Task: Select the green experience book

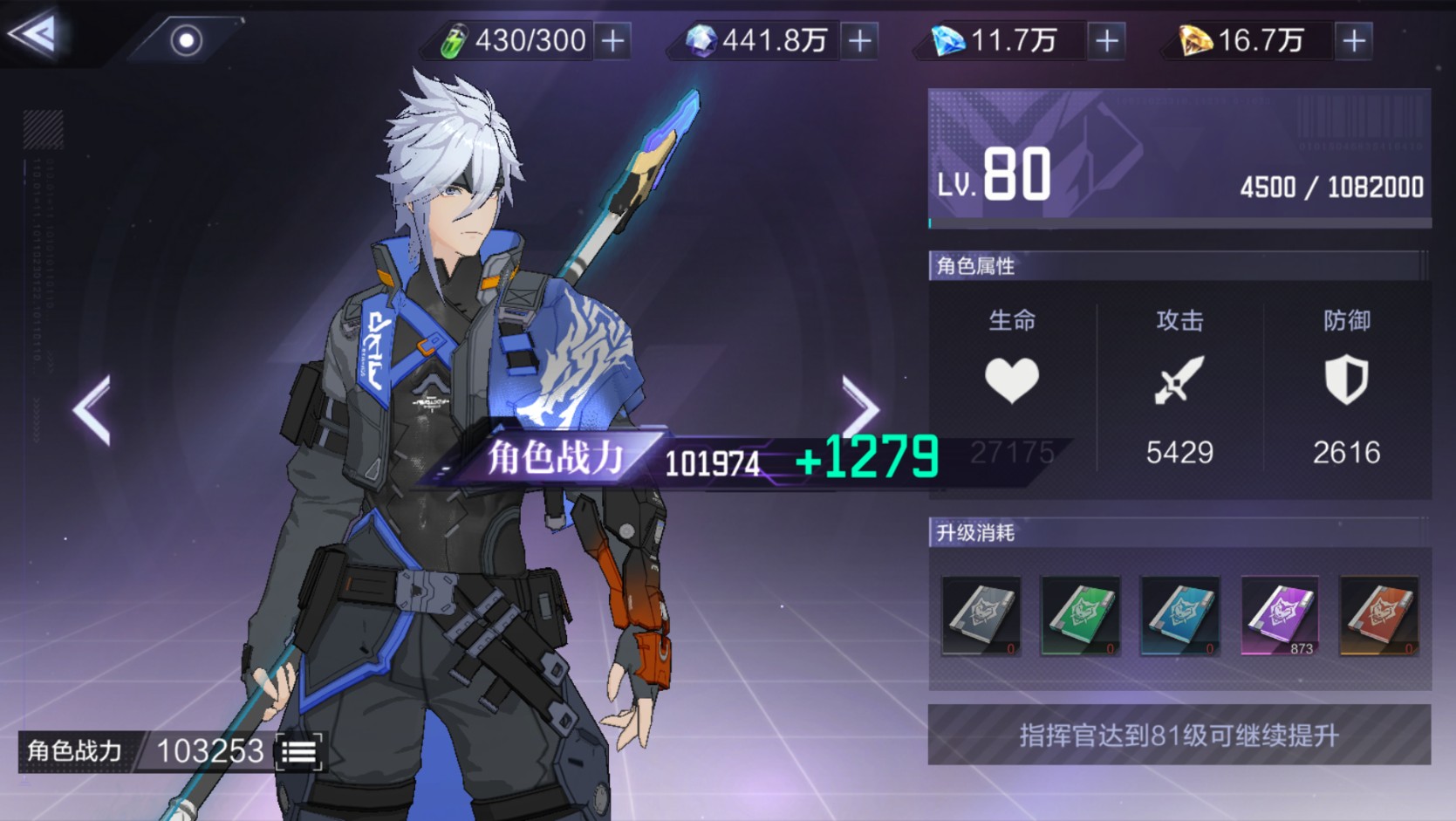Action: point(1080,615)
